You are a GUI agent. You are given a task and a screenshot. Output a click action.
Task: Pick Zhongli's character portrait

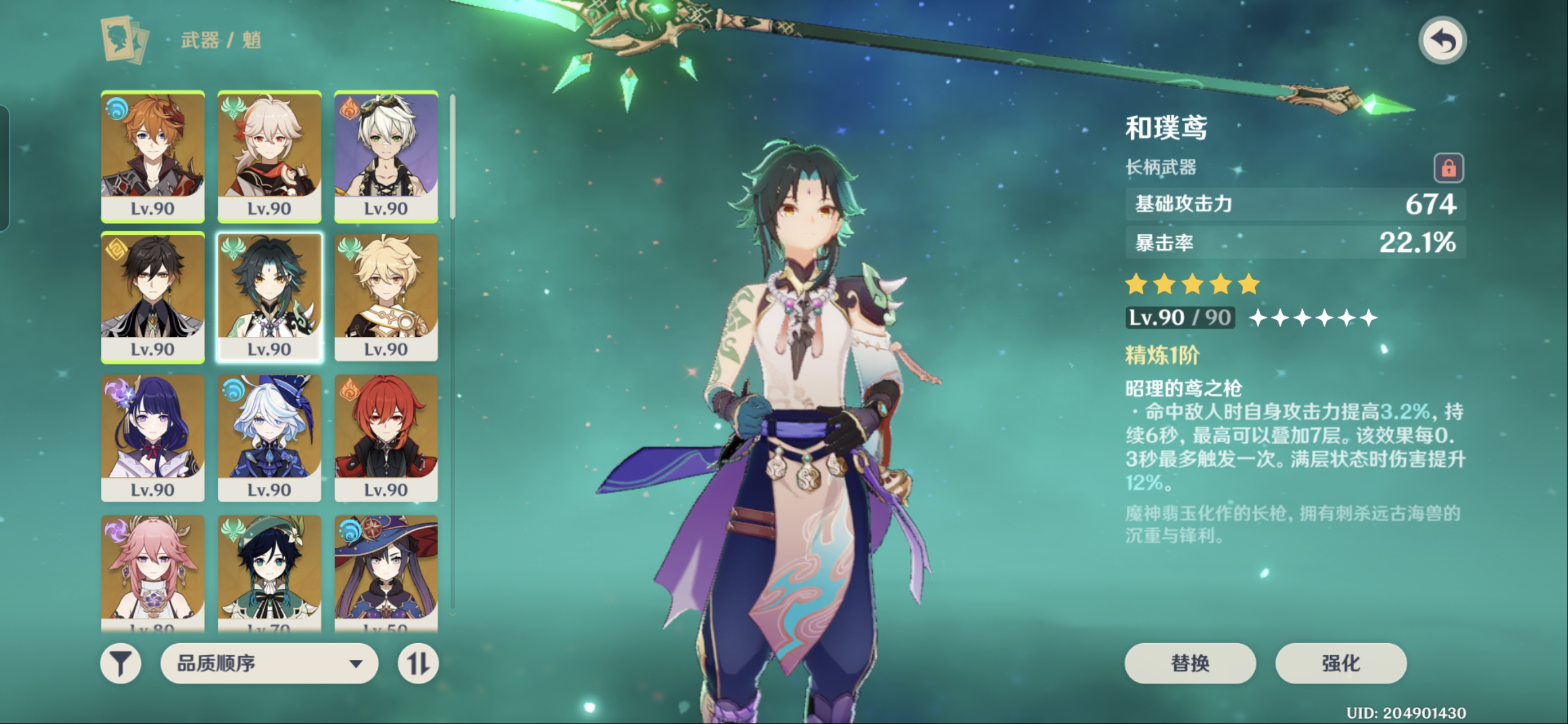153,297
